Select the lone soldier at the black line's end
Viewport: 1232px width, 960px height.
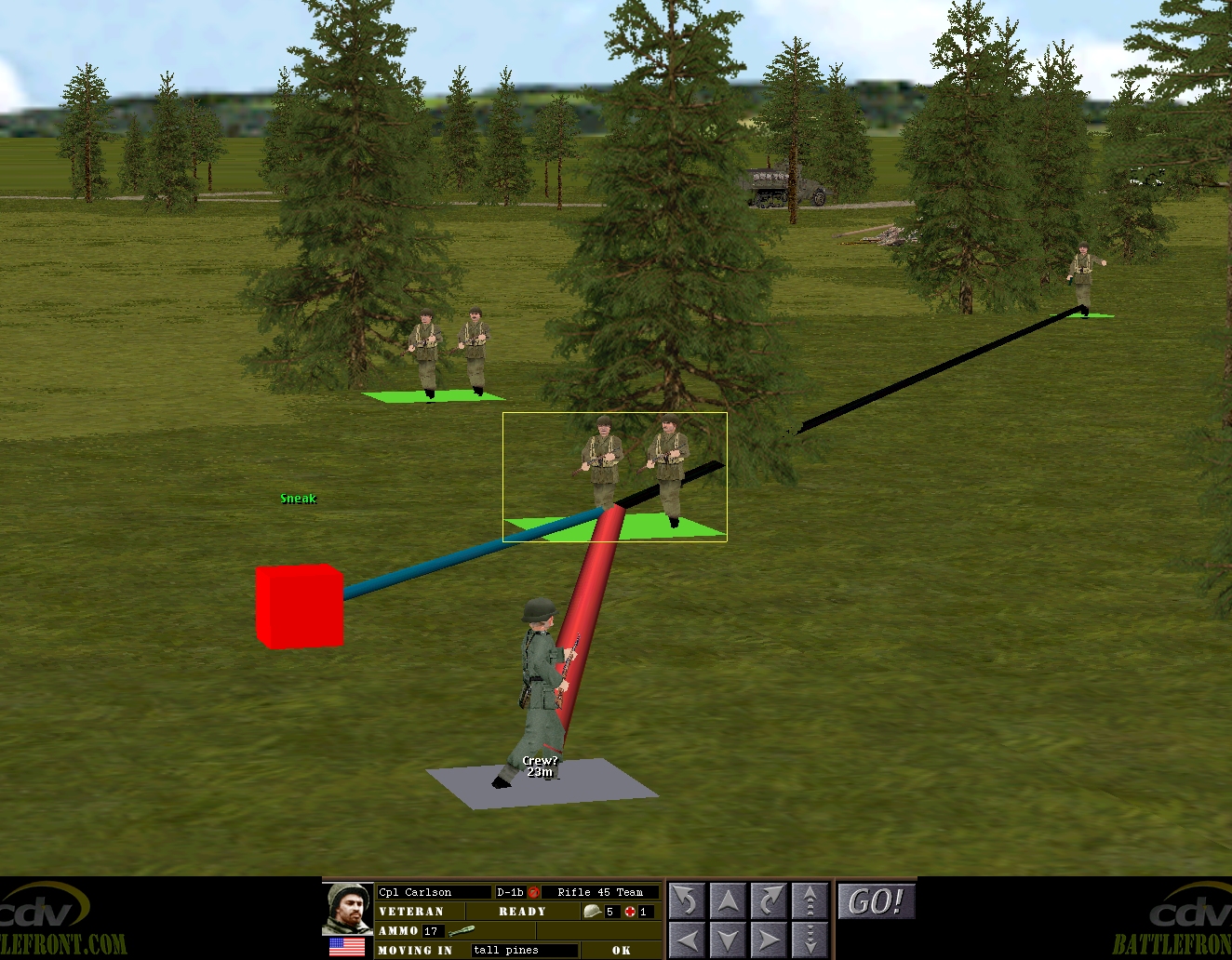1082,280
